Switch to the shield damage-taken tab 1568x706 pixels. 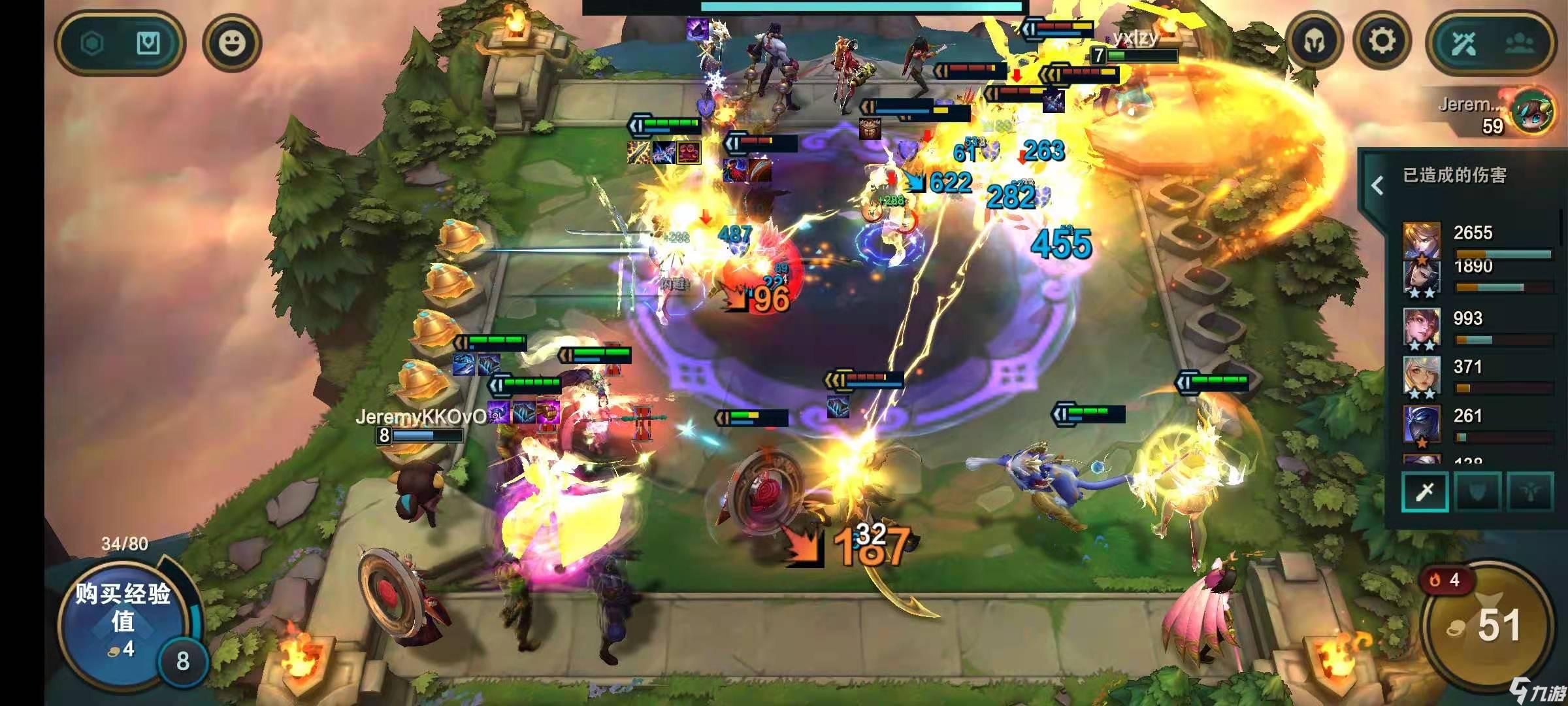(1478, 492)
